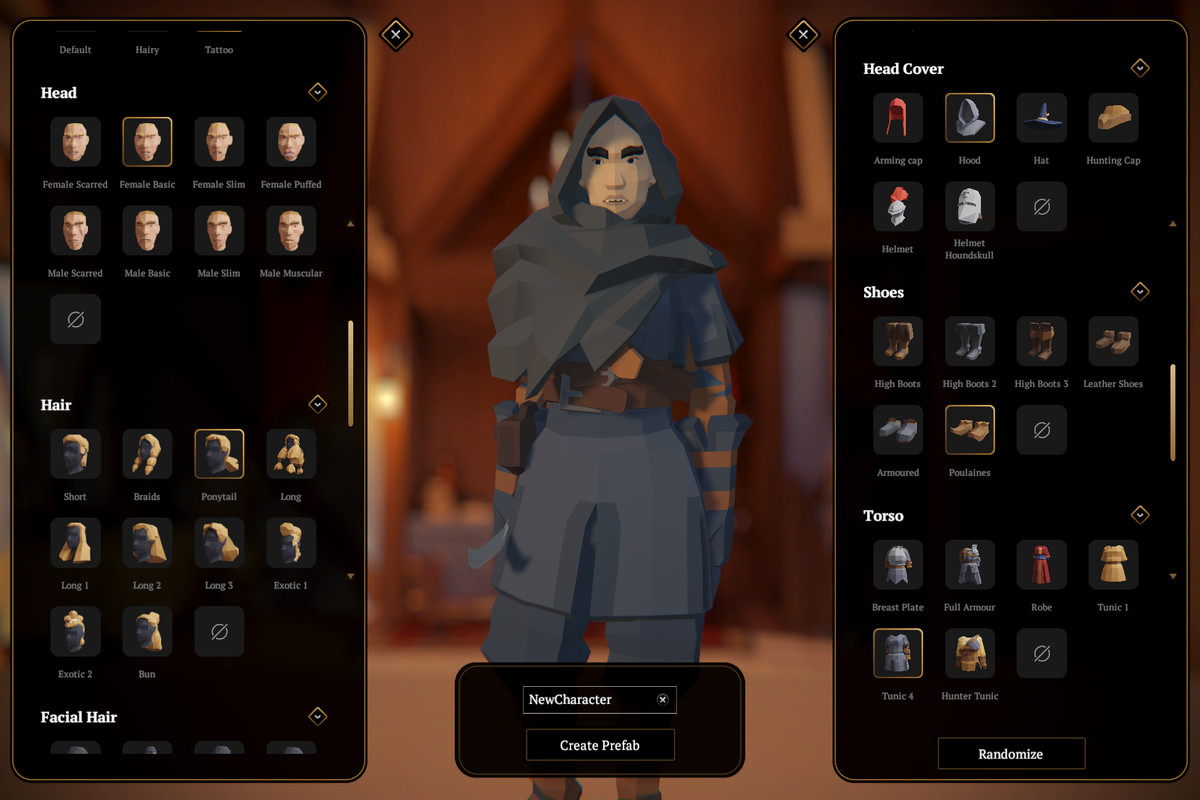Choose the red Robe torso

pyautogui.click(x=1041, y=565)
